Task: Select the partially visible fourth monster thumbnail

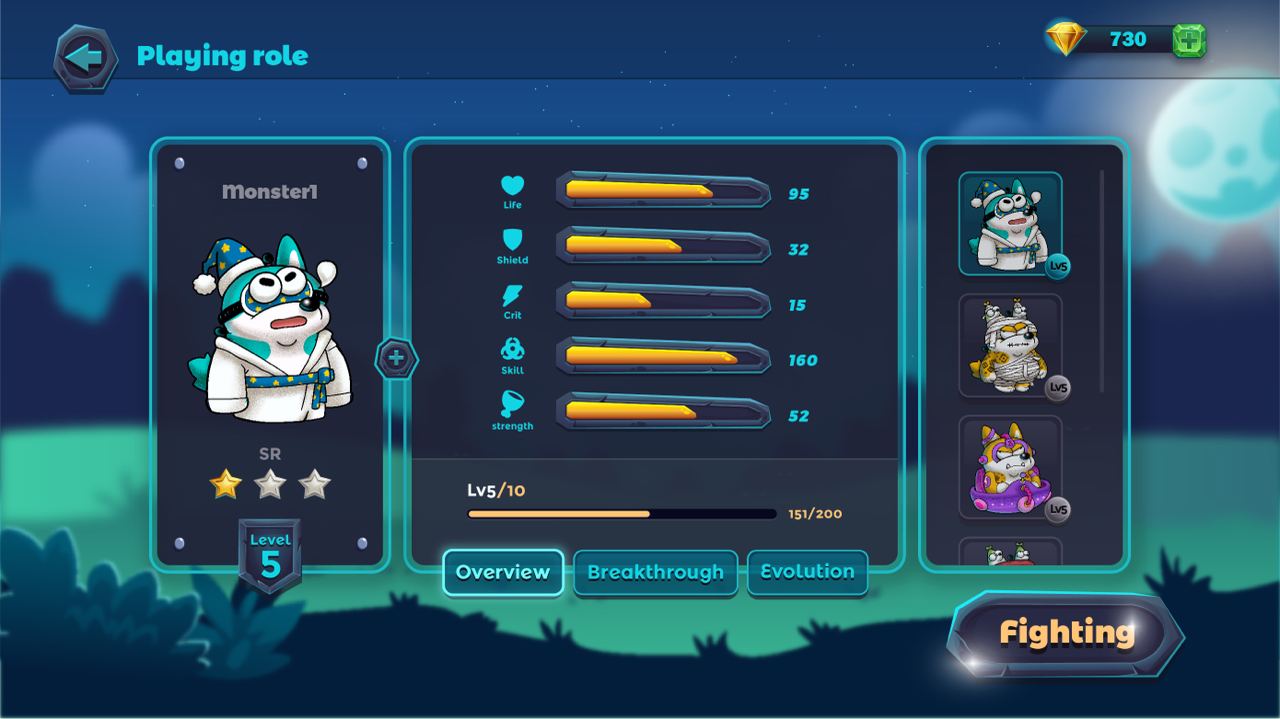Action: pyautogui.click(x=1010, y=552)
